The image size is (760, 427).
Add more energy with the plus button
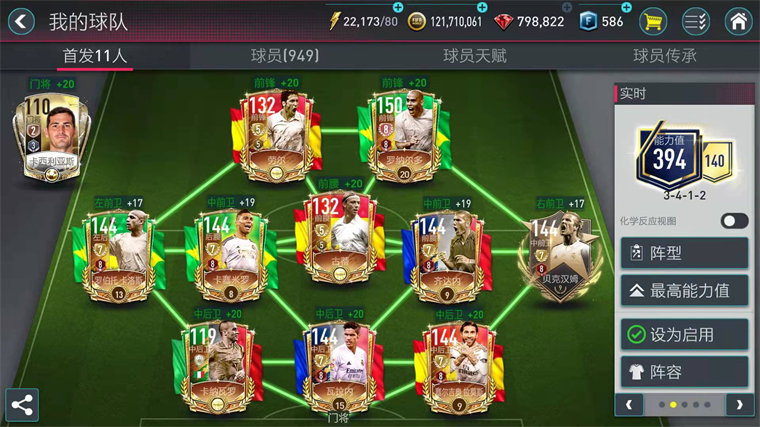tap(397, 8)
